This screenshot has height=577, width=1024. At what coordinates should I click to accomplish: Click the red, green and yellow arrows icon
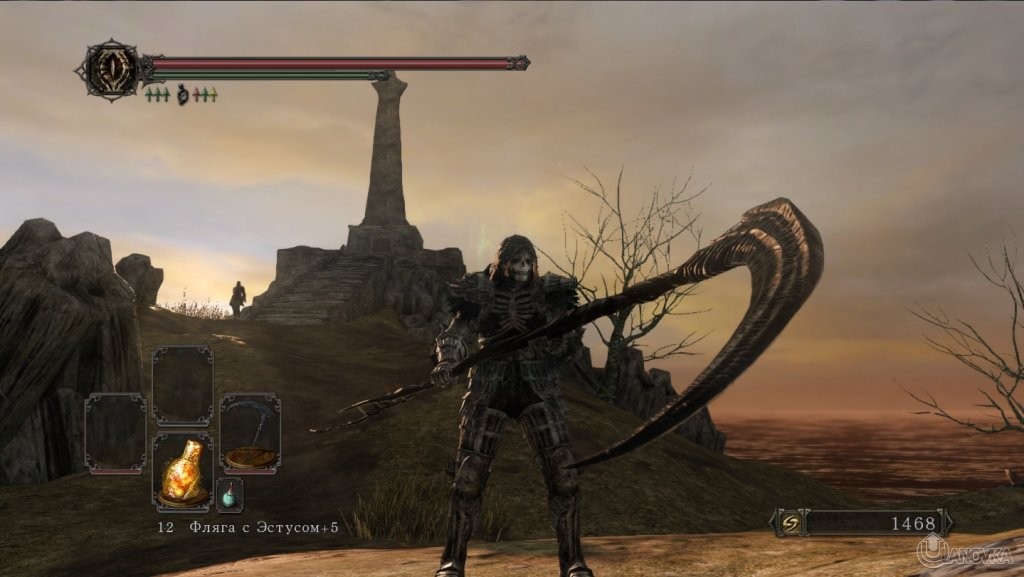tap(205, 95)
